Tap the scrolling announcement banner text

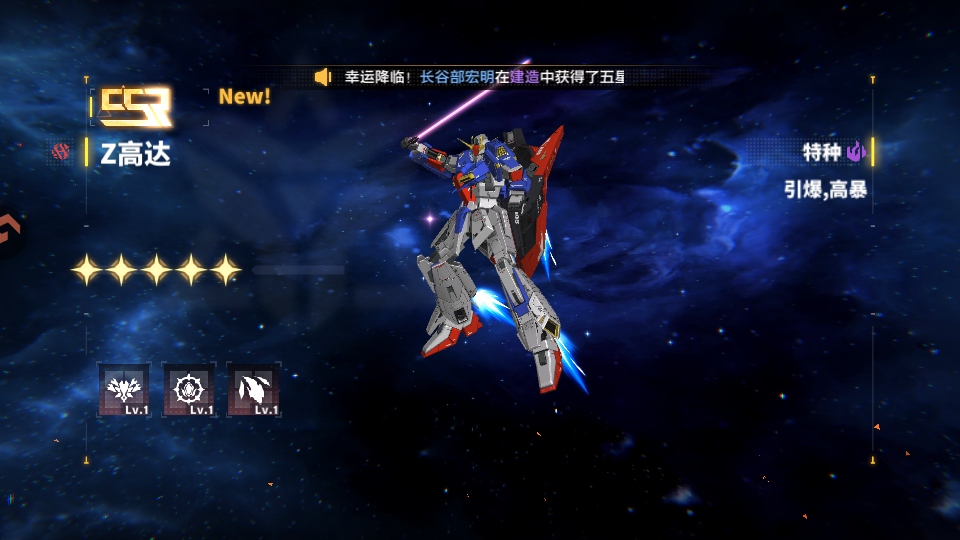[x=485, y=77]
